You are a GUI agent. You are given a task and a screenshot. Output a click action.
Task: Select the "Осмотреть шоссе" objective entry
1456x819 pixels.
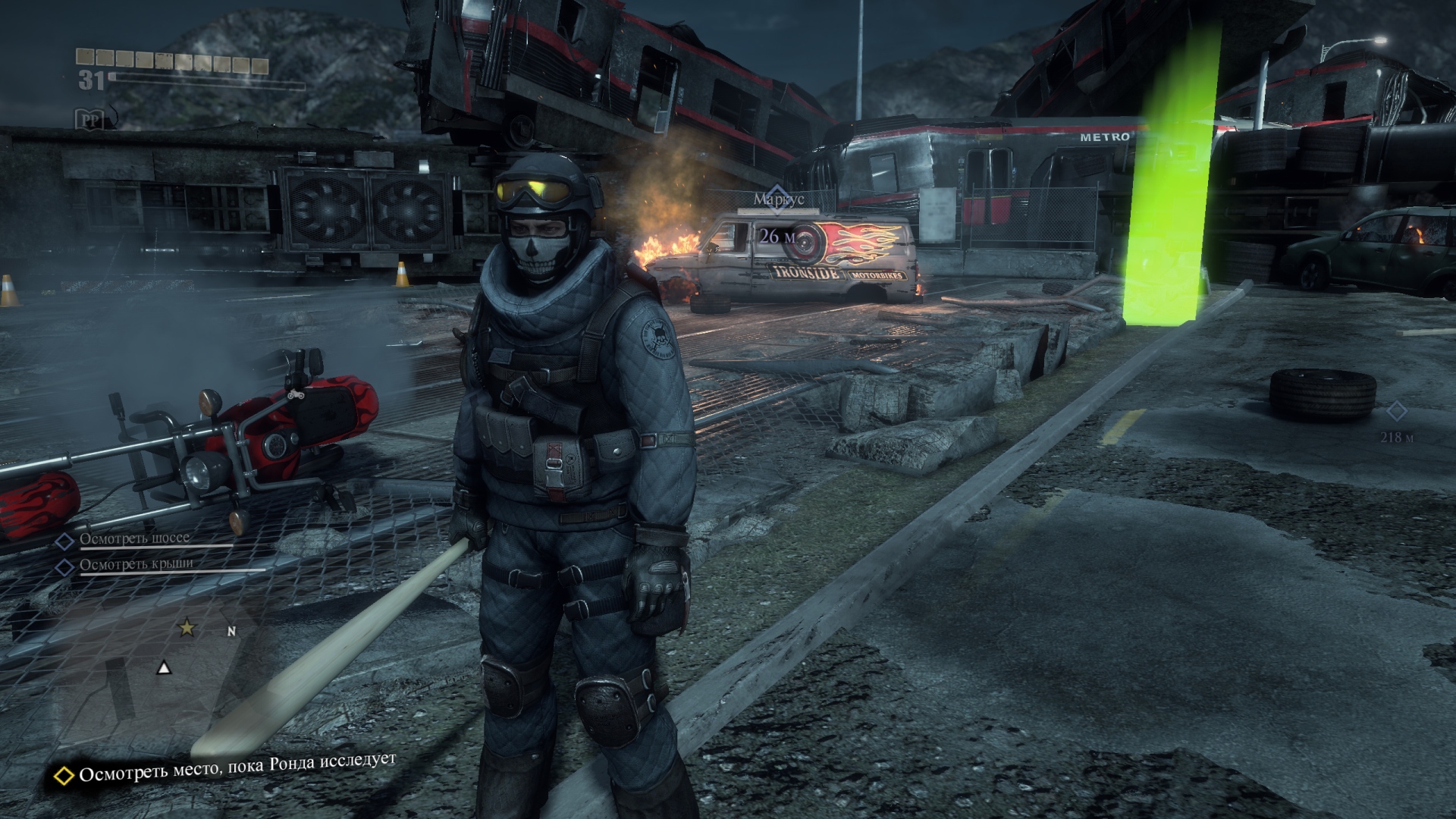135,538
